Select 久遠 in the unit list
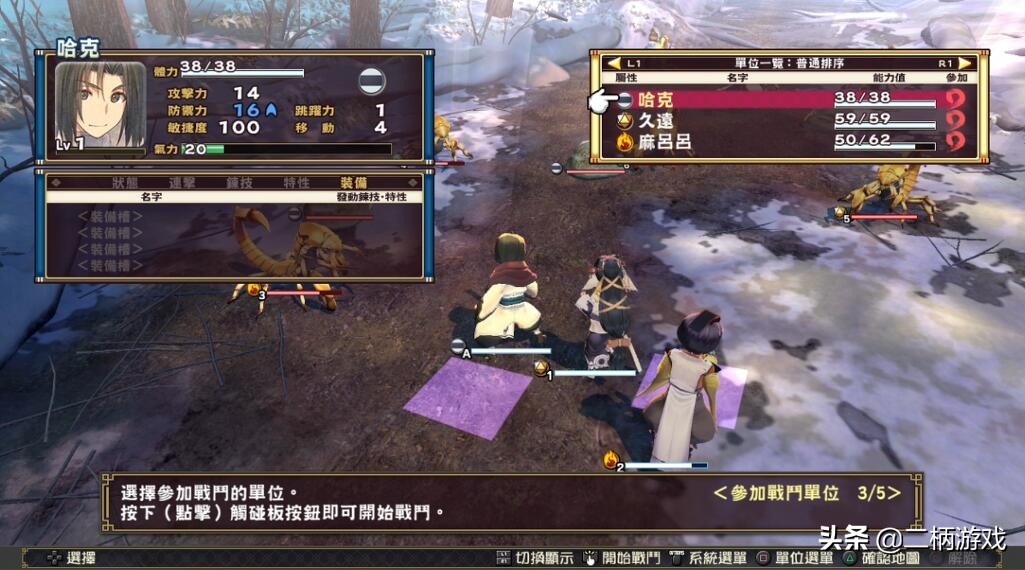This screenshot has width=1025, height=570. pyautogui.click(x=656, y=120)
